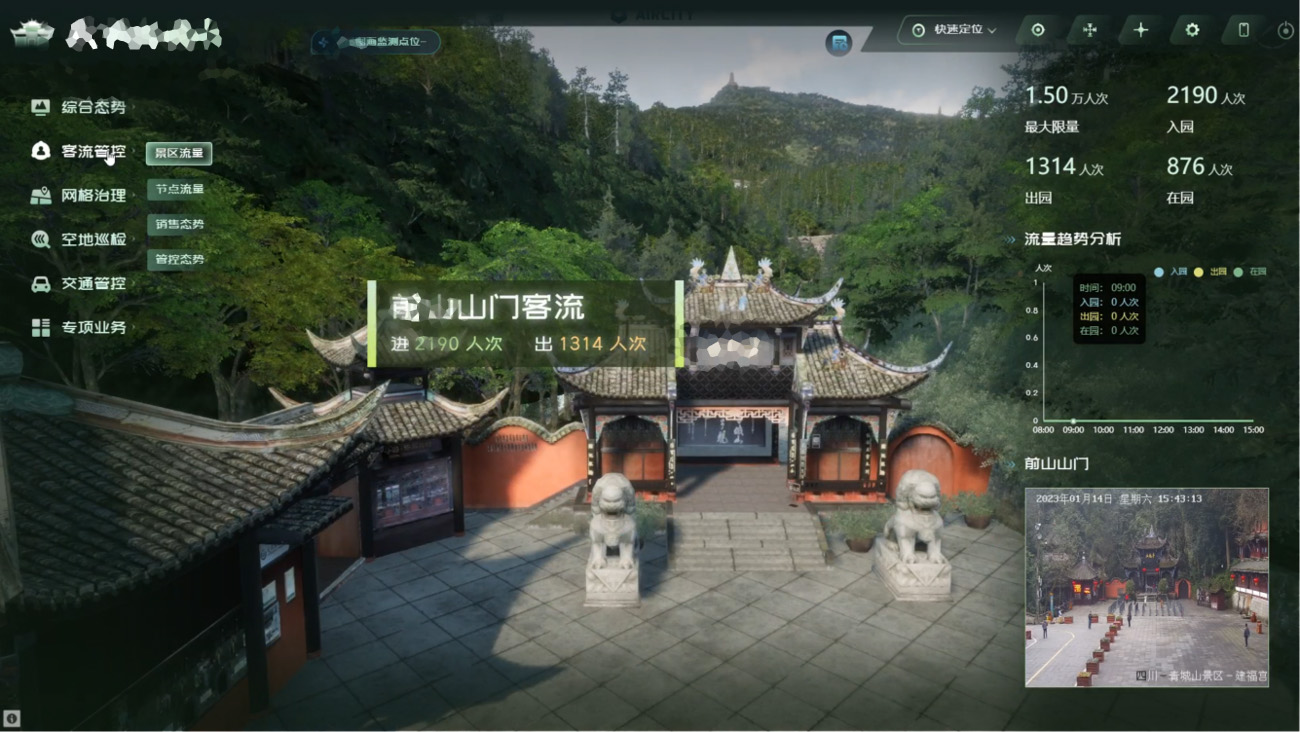This screenshot has height=732, width=1300.
Task: Click the power icon at top right
Action: pos(1286,31)
